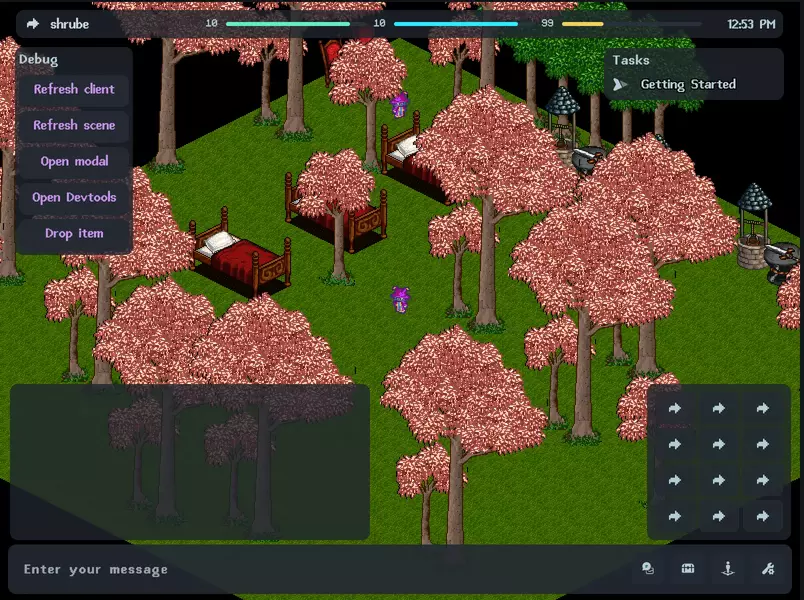Toggle the chat bubble icon
Image resolution: width=804 pixels, height=600 pixels.
tap(648, 569)
